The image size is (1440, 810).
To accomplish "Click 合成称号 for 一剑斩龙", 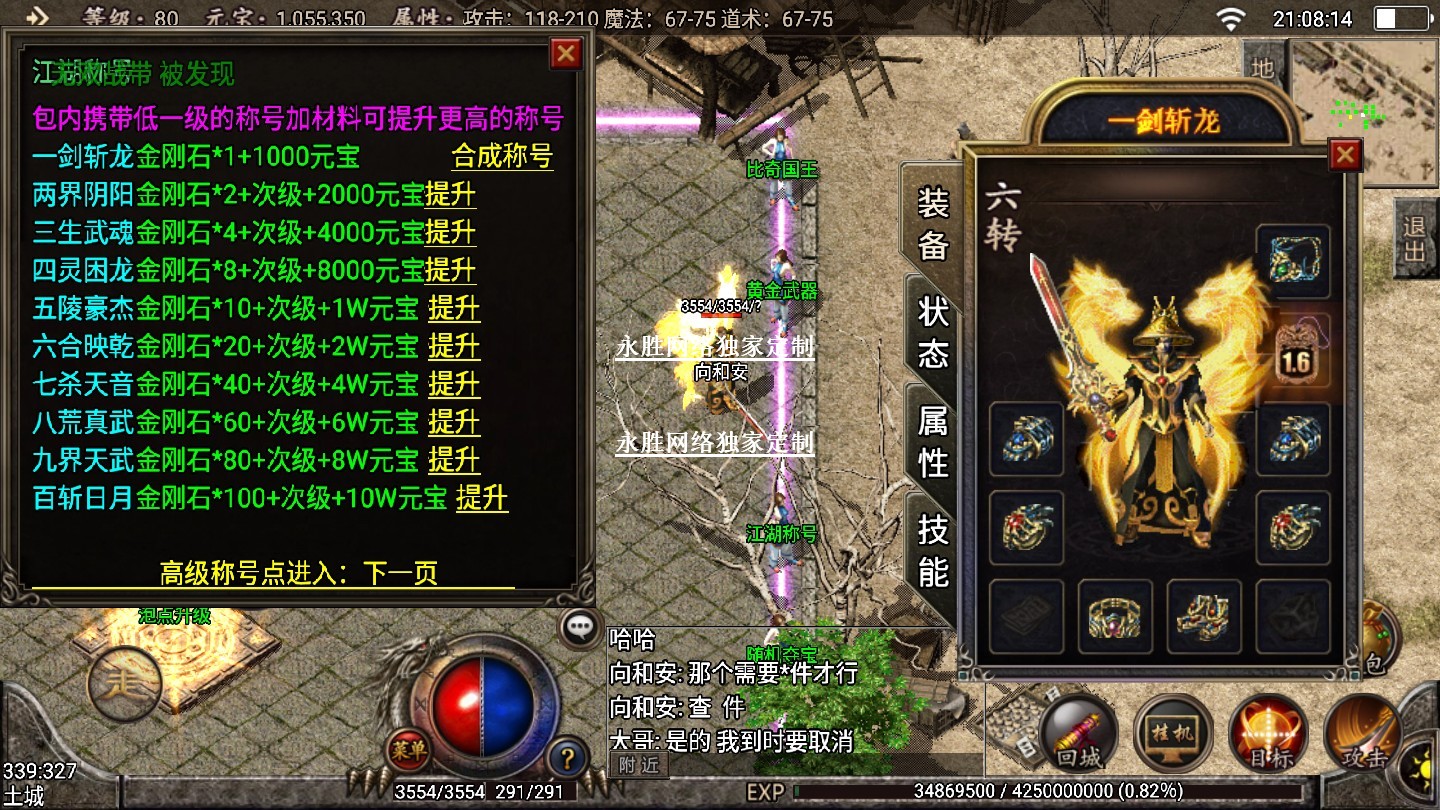I will [x=502, y=156].
